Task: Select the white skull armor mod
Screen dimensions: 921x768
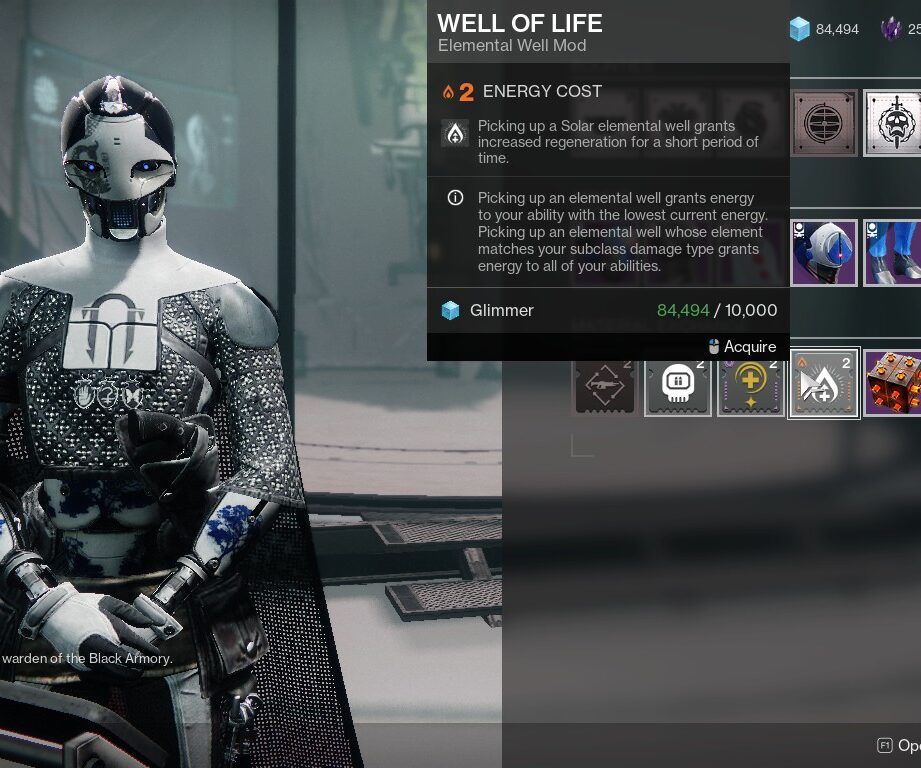Action: point(678,384)
